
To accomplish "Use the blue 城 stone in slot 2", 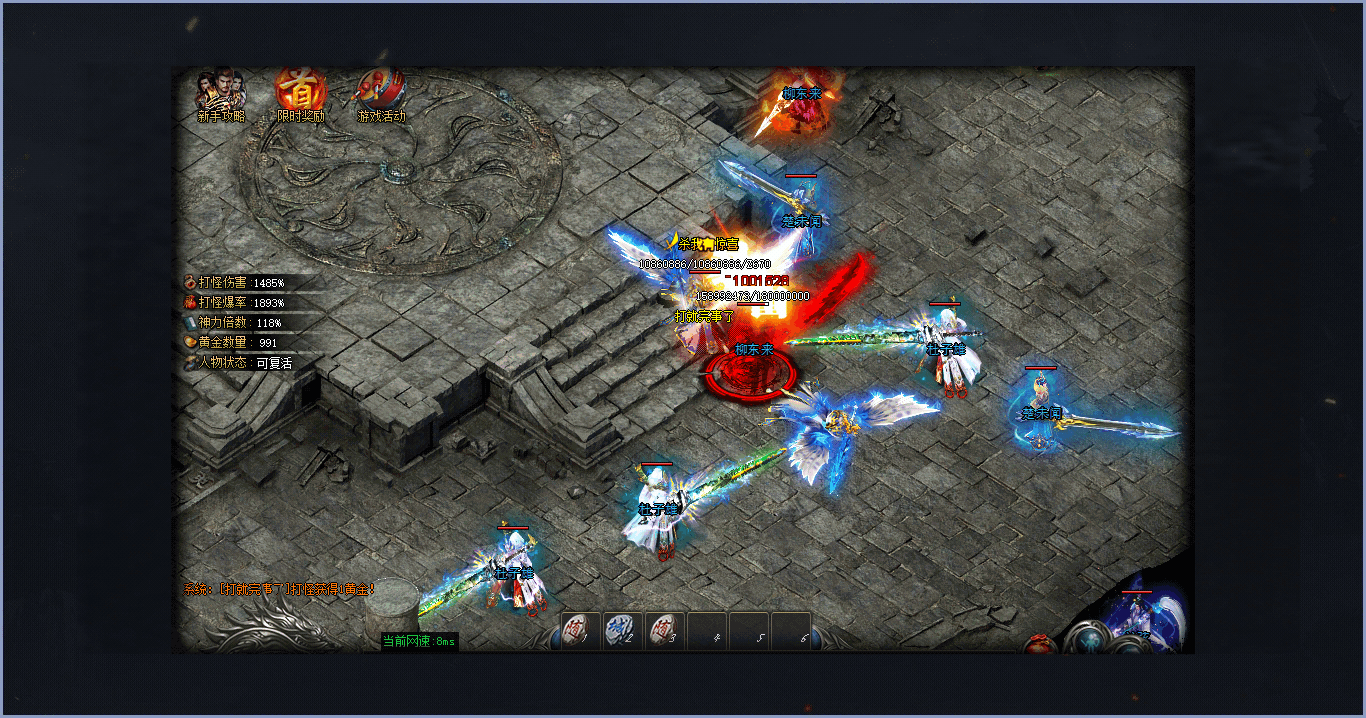I will pos(623,632).
